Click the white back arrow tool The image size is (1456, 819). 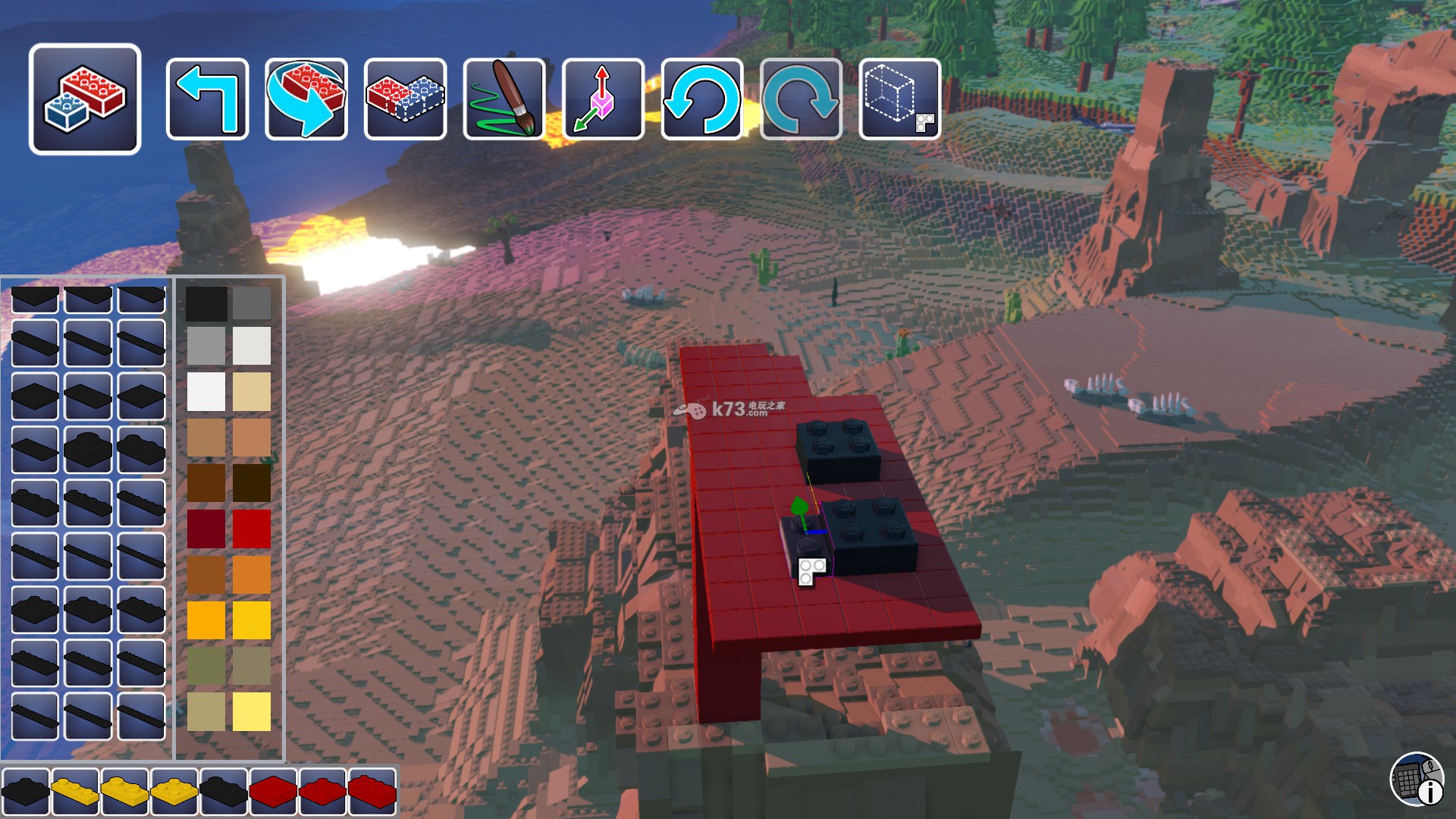click(207, 99)
